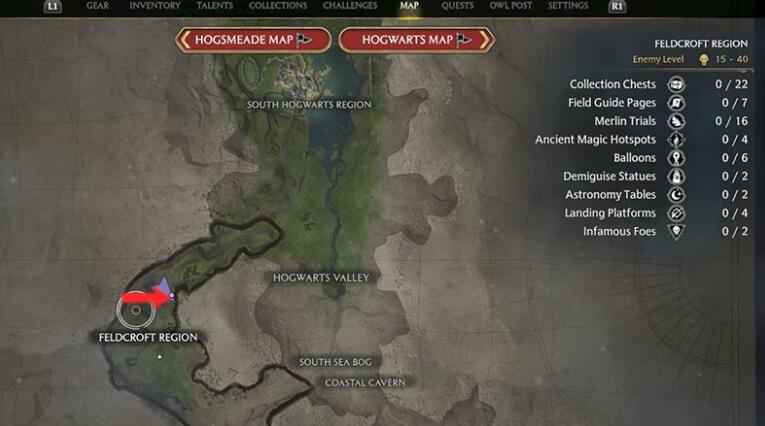765x426 pixels.
Task: Open the Challenges tab
Action: (350, 6)
